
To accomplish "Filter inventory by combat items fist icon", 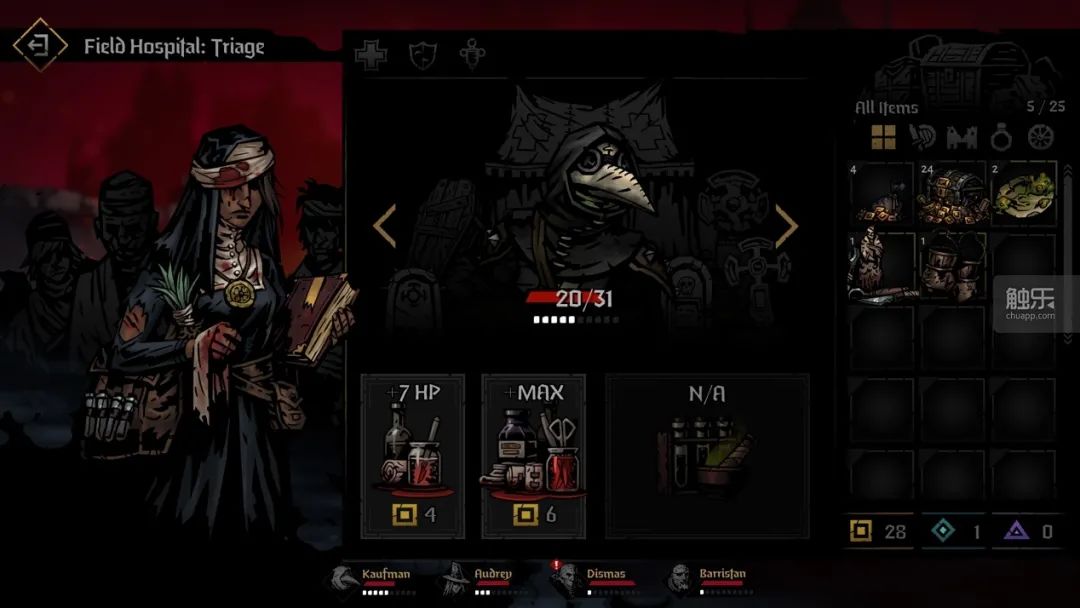I will 922,137.
